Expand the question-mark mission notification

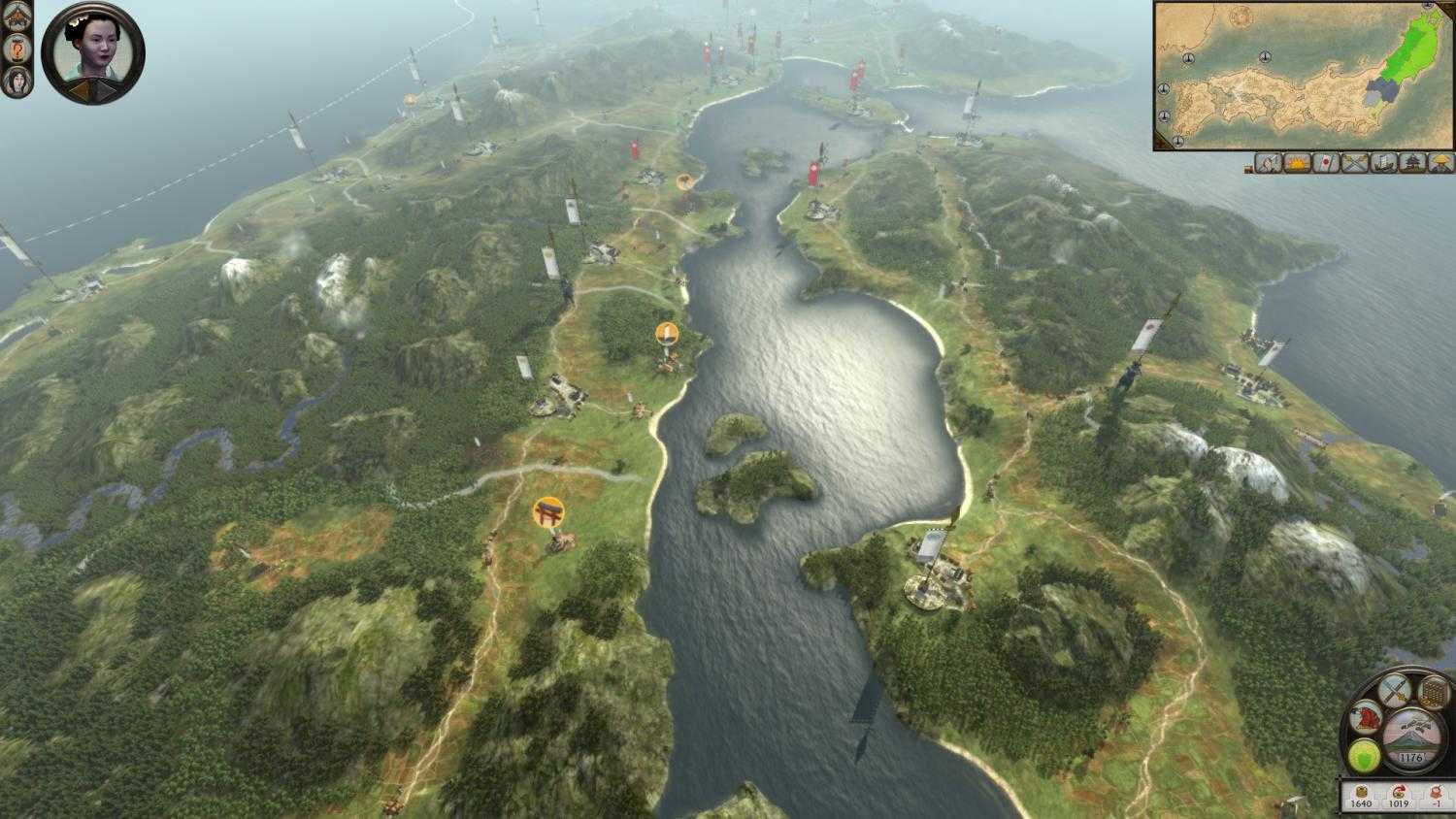pyautogui.click(x=18, y=49)
